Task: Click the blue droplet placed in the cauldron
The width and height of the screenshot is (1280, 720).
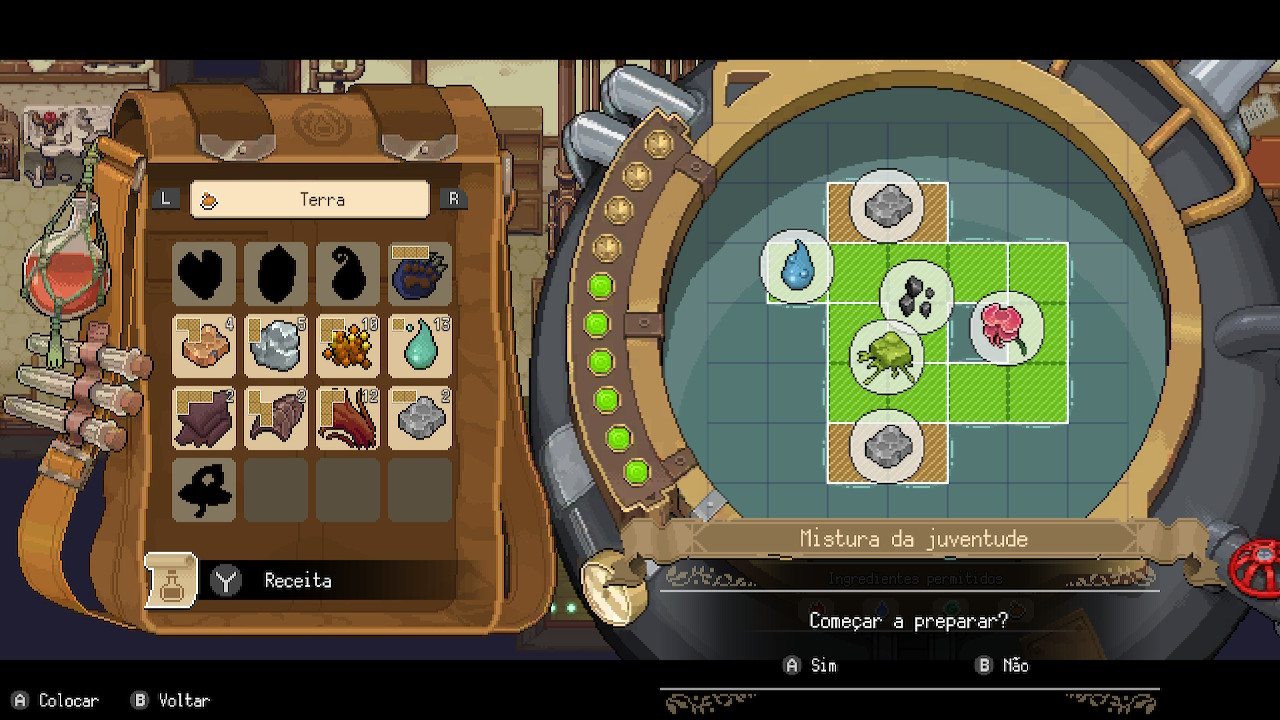Action: click(x=797, y=267)
